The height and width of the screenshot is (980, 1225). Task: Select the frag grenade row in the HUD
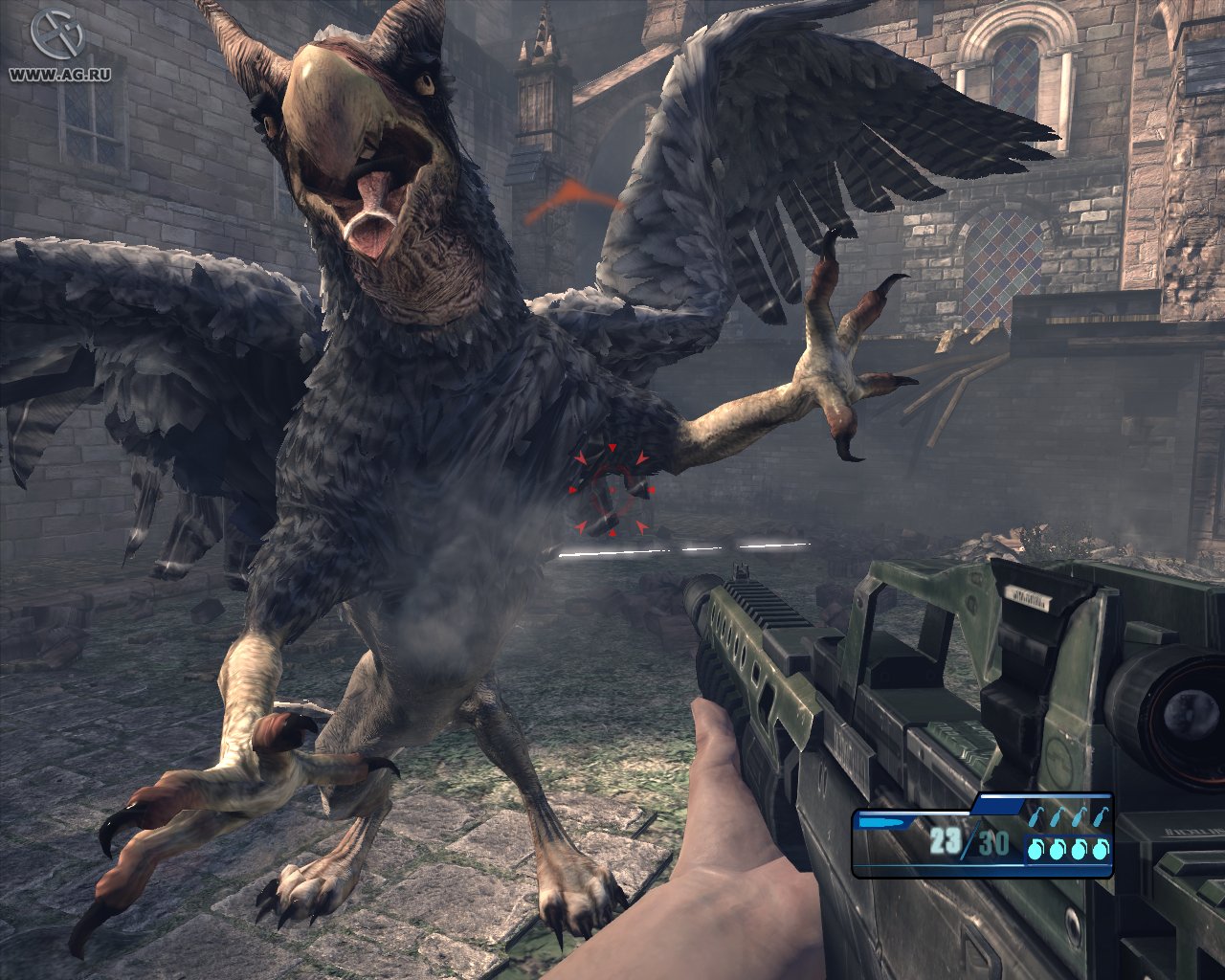[1068, 849]
